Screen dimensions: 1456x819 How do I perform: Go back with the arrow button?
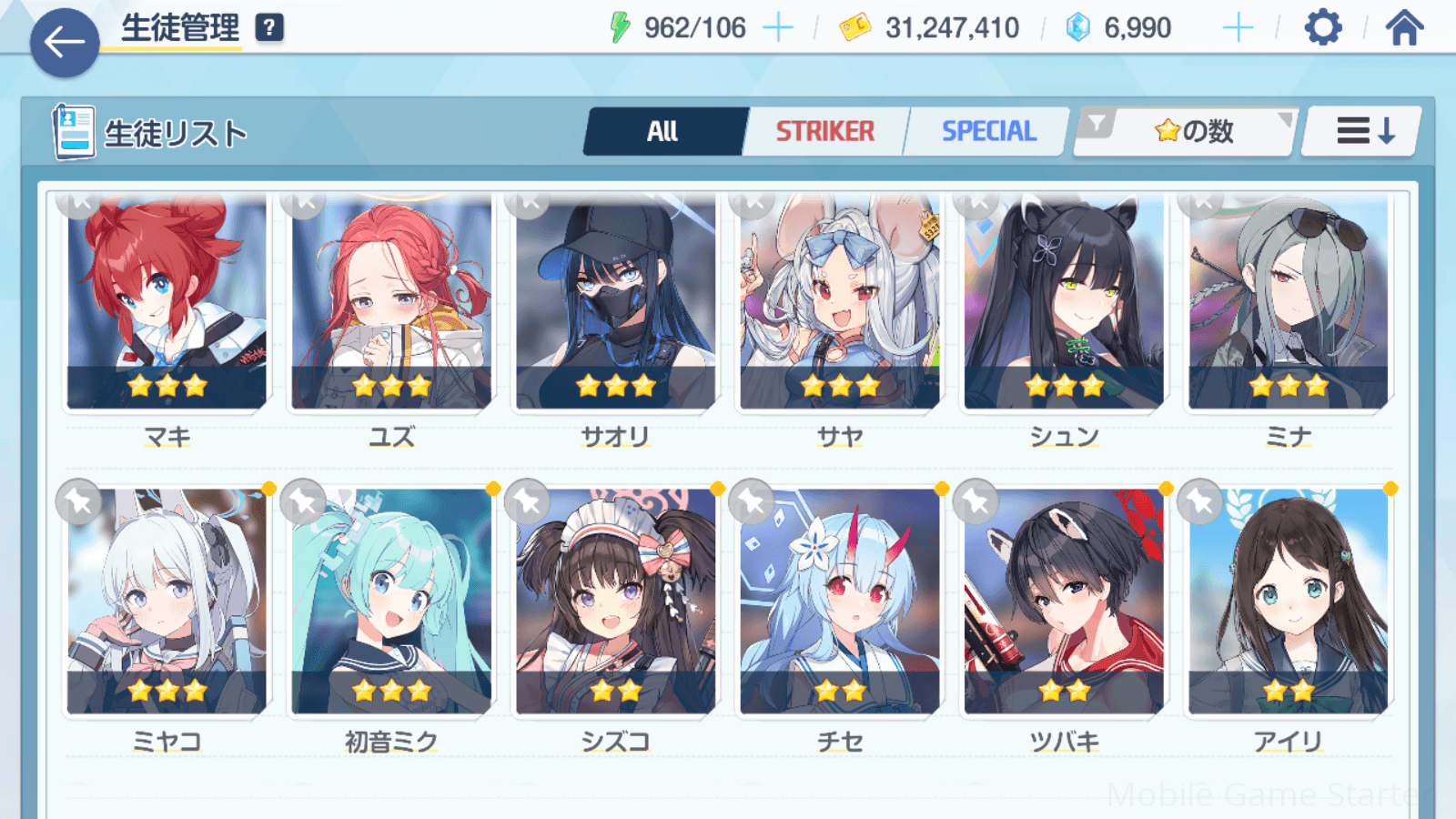(x=65, y=43)
